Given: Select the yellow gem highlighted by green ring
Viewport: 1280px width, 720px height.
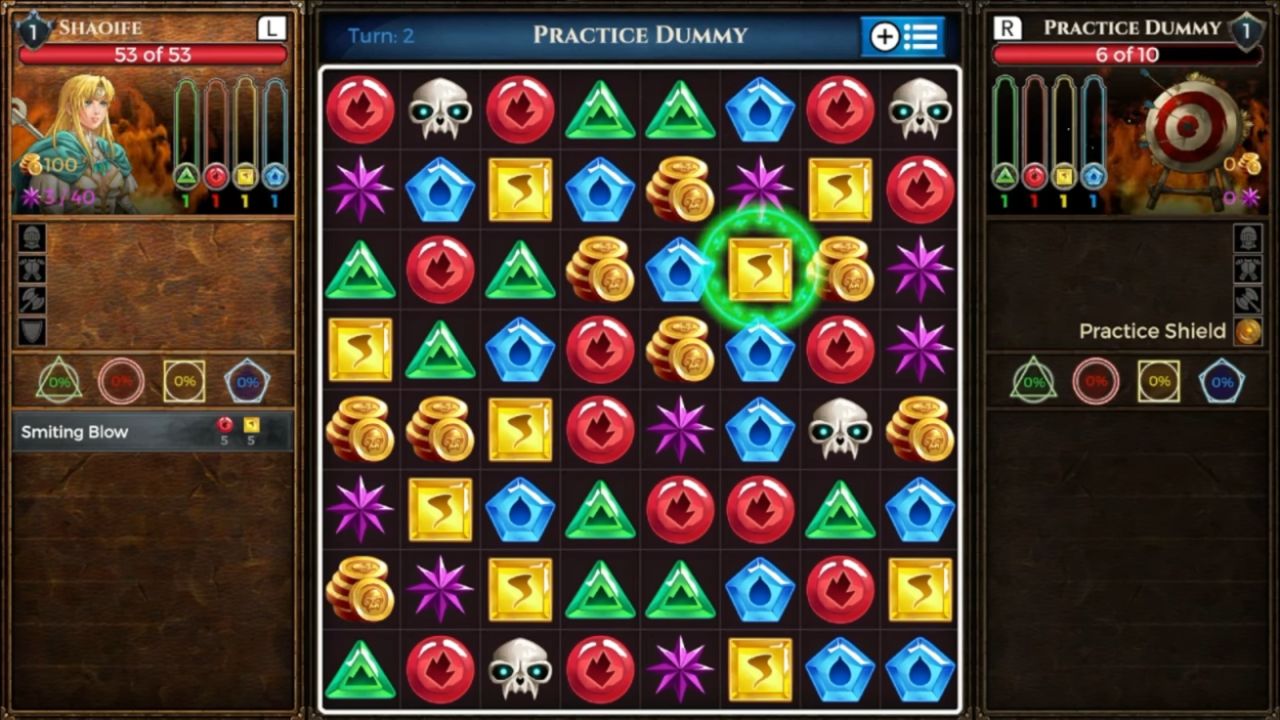Looking at the screenshot, I should click(x=760, y=270).
